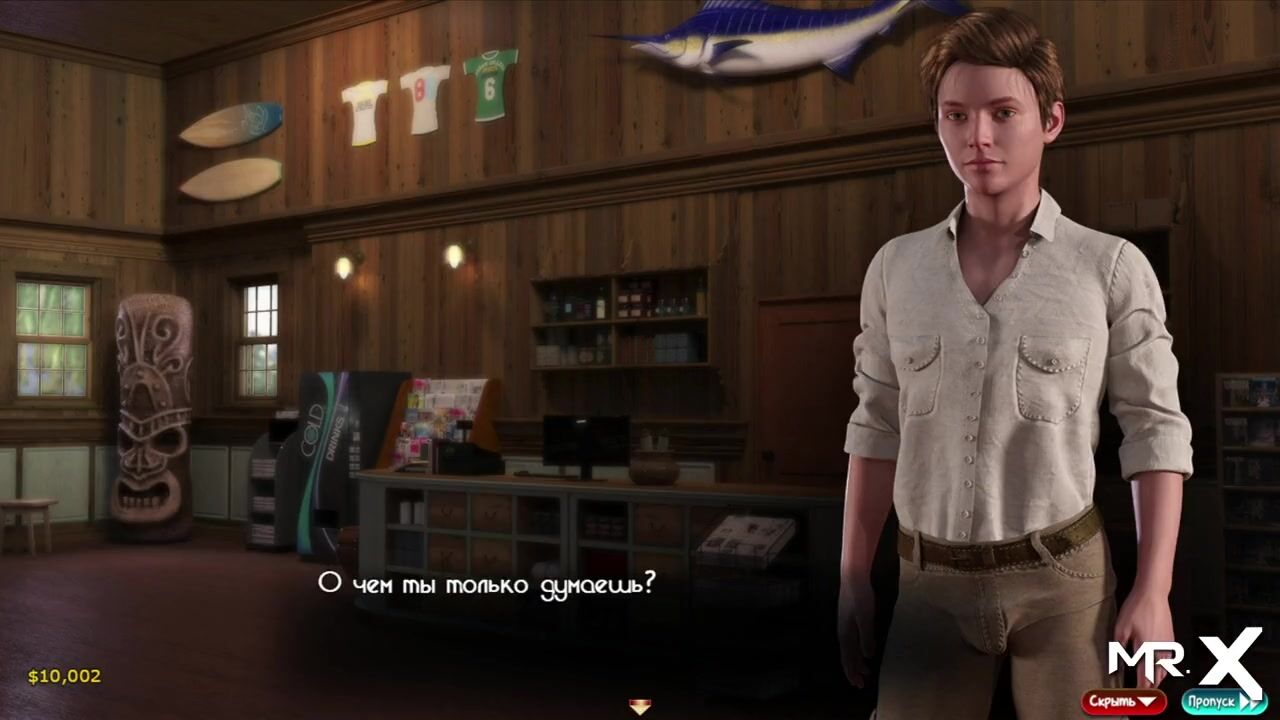Advance dialogue via the red arrow indicator
Viewport: 1280px width, 720px height.
click(x=640, y=707)
